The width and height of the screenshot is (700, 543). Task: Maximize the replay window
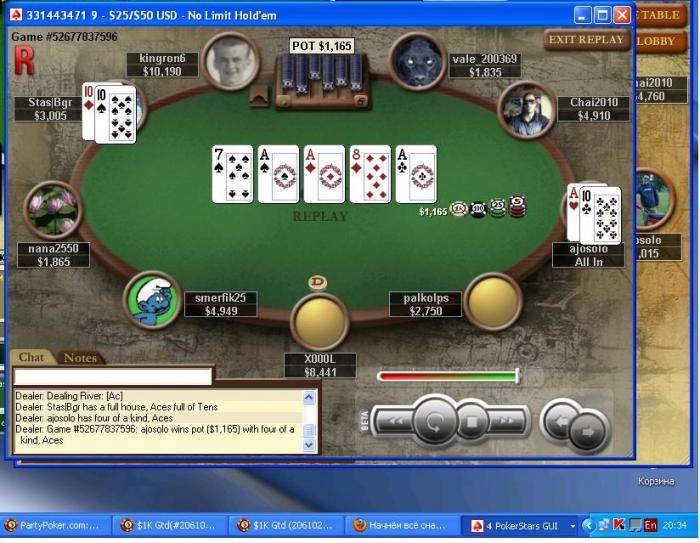click(x=603, y=15)
